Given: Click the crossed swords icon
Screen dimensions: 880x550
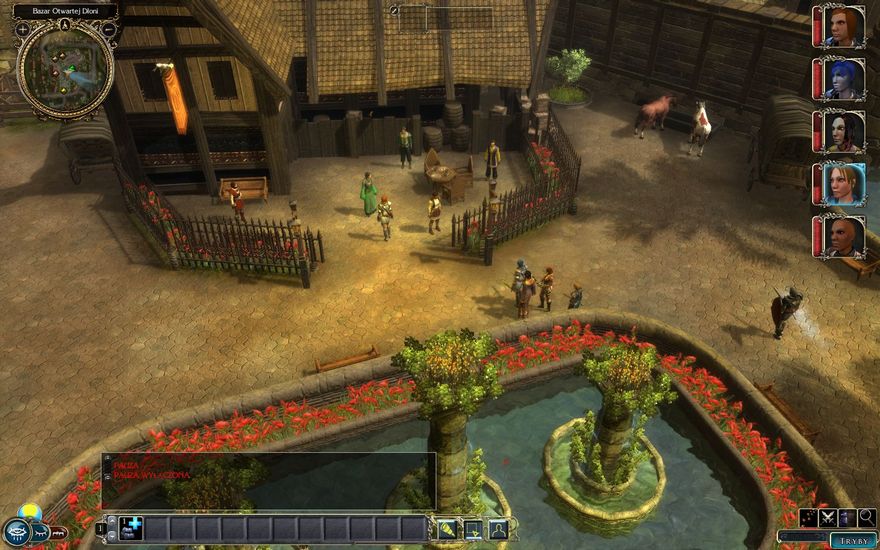Looking at the screenshot, I should (x=828, y=518).
